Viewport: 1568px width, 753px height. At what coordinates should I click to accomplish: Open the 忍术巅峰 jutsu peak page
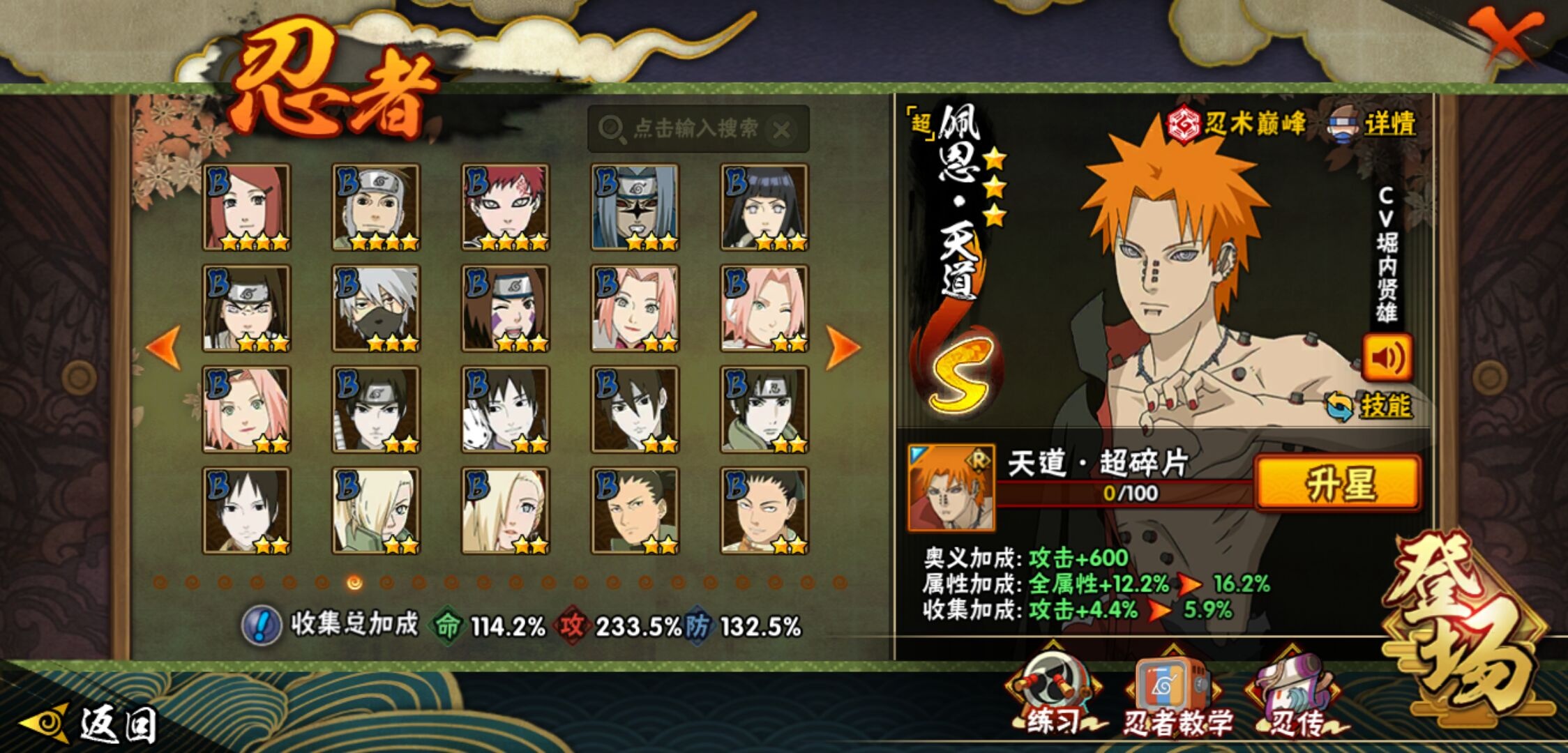1236,125
